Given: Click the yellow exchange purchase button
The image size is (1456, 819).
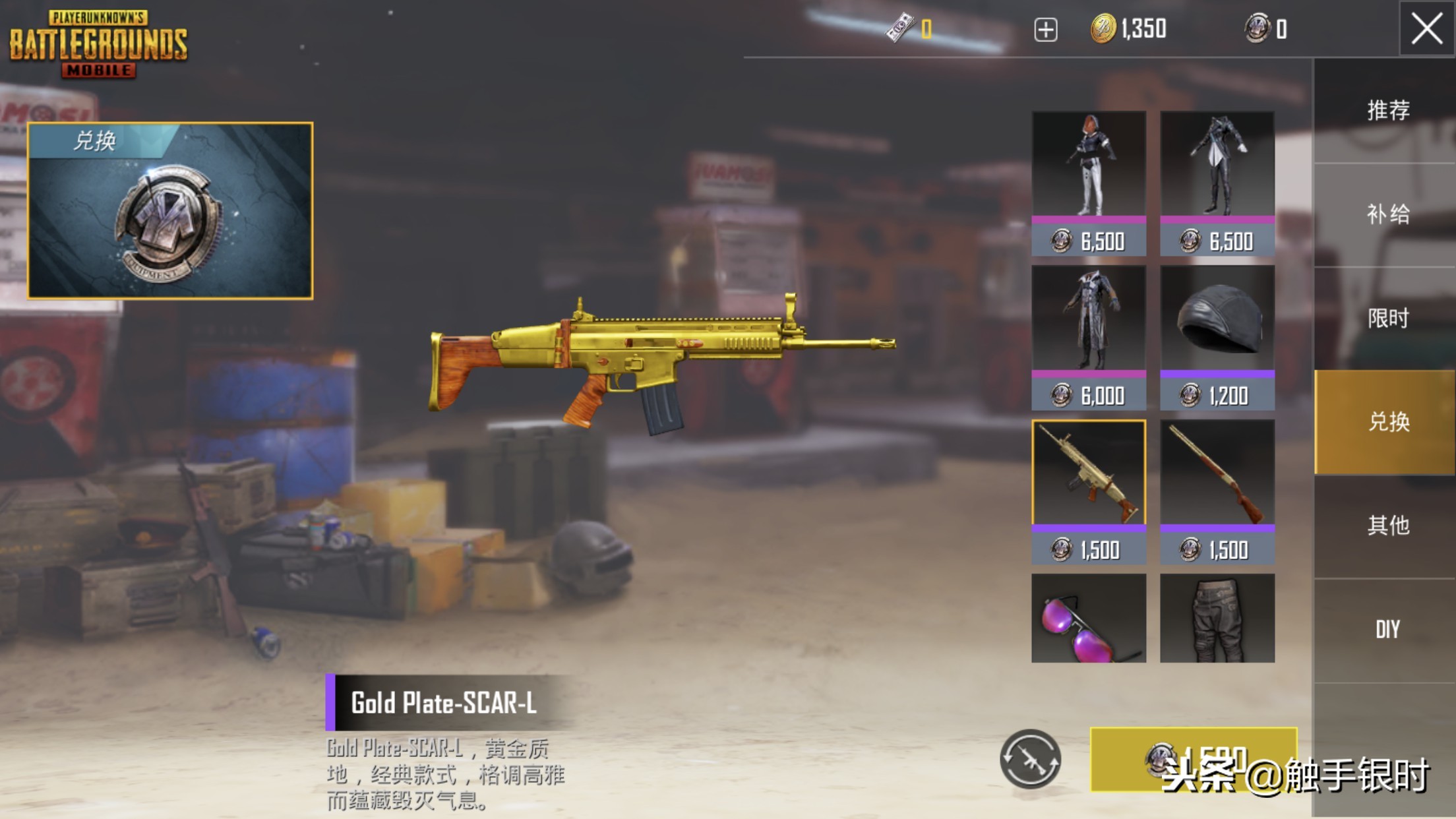Looking at the screenshot, I should (1194, 759).
